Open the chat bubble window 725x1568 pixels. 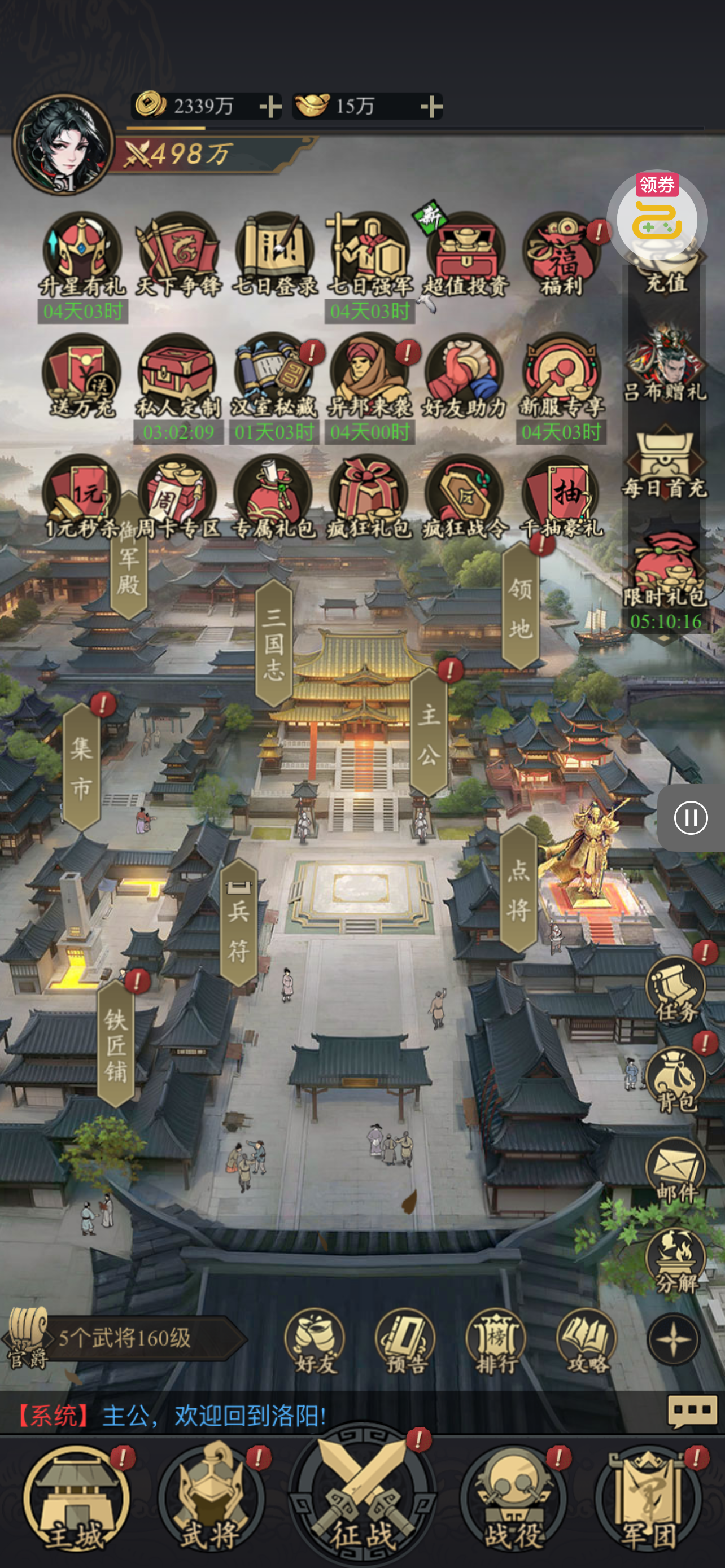(692, 1411)
